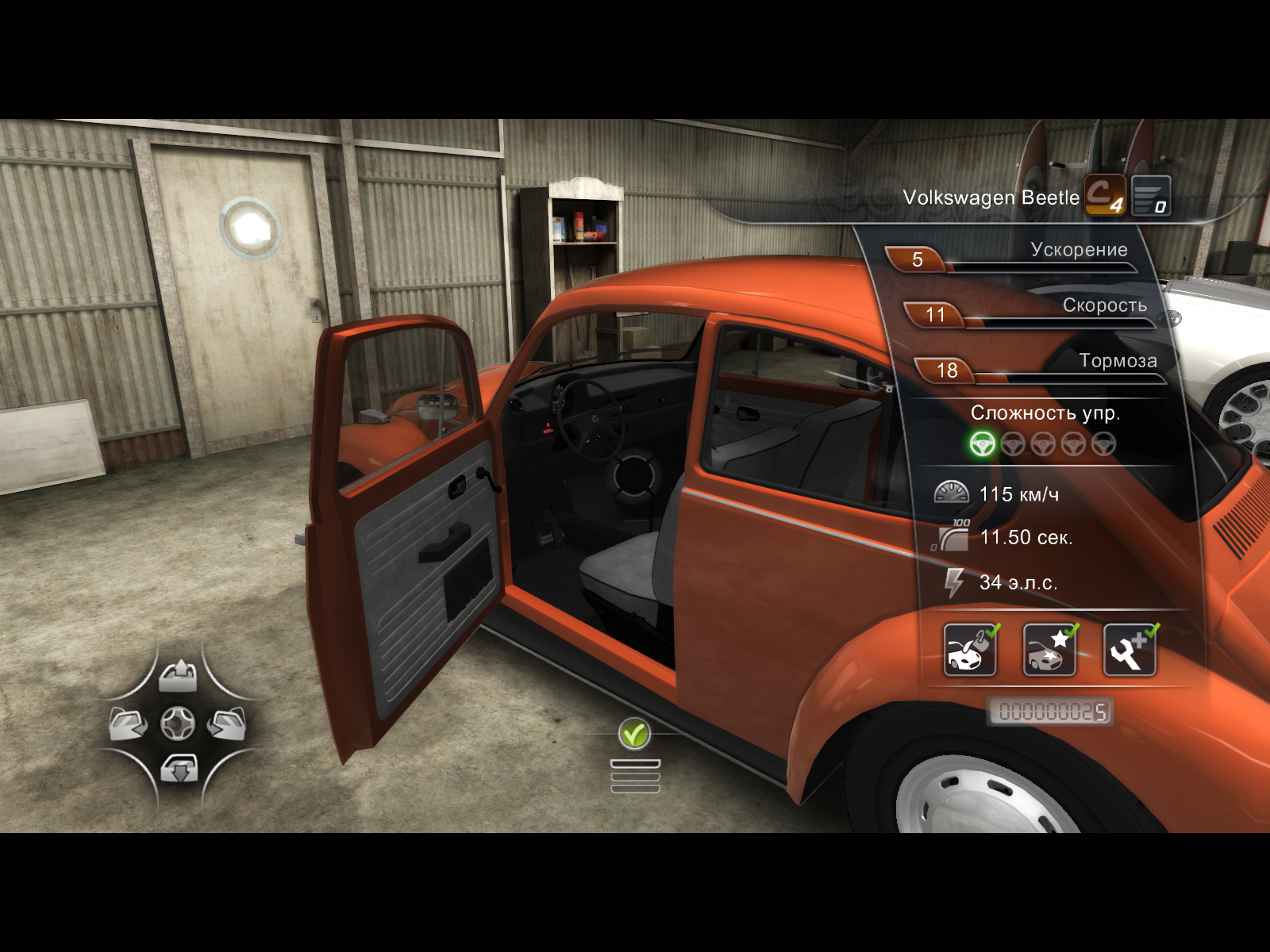
Task: Open the car sticker star icon
Action: coord(1049,650)
